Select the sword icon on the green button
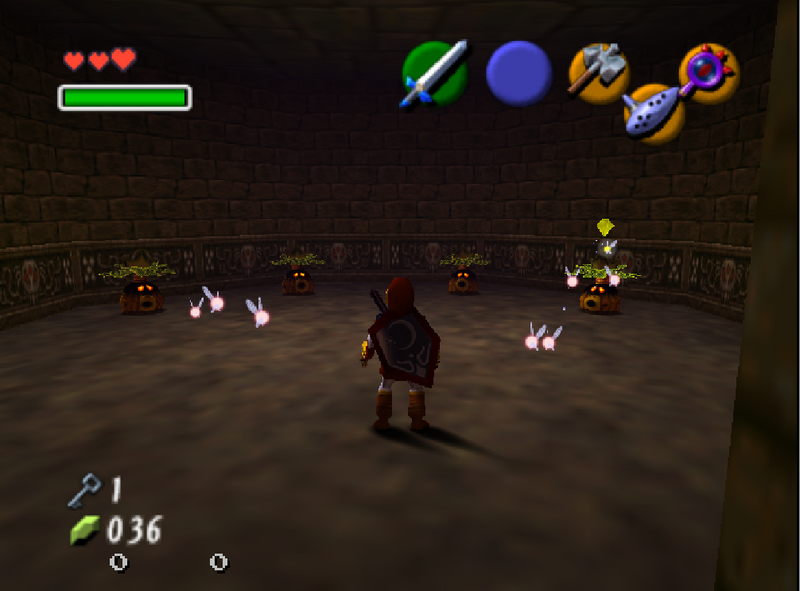The height and width of the screenshot is (591, 800). click(x=435, y=73)
